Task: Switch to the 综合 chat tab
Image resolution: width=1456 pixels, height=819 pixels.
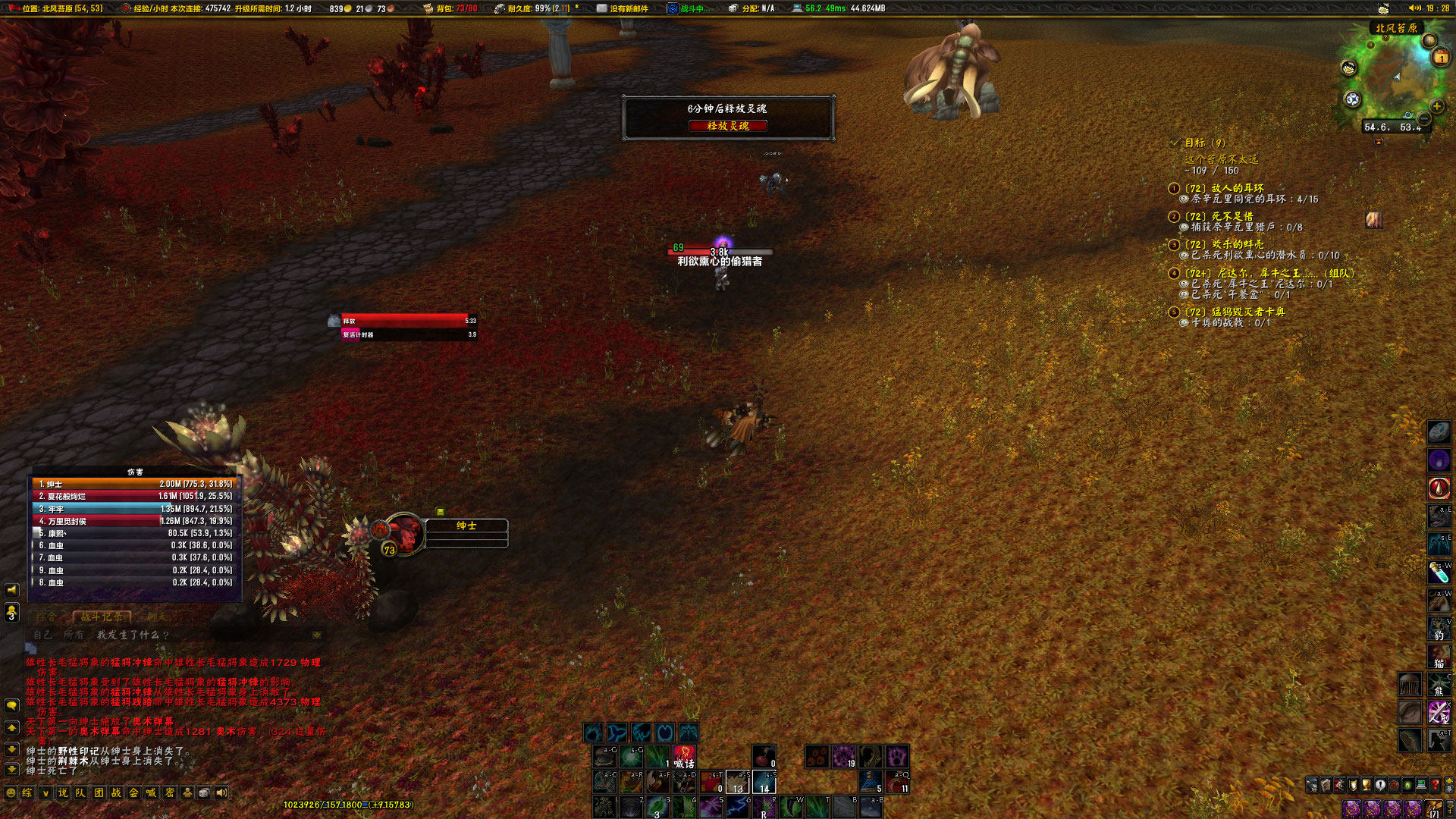Action: [45, 617]
